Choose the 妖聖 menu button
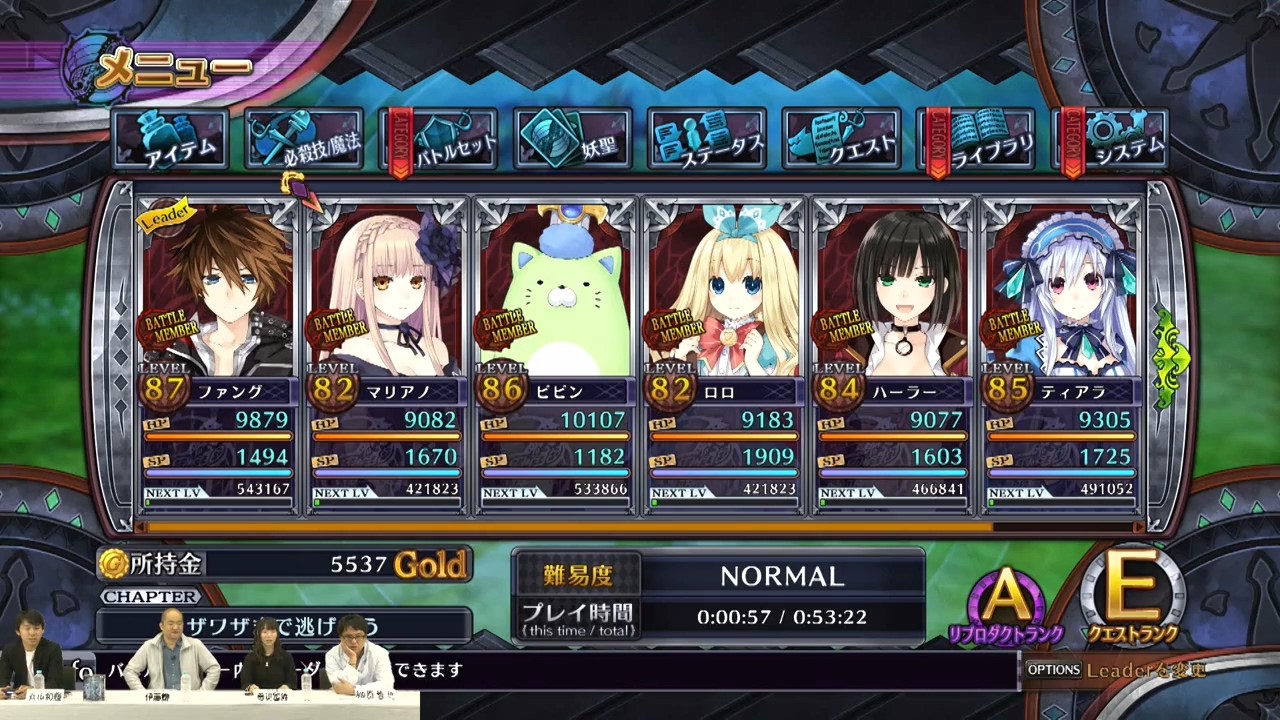Screen dimensions: 1280x720 (574, 139)
